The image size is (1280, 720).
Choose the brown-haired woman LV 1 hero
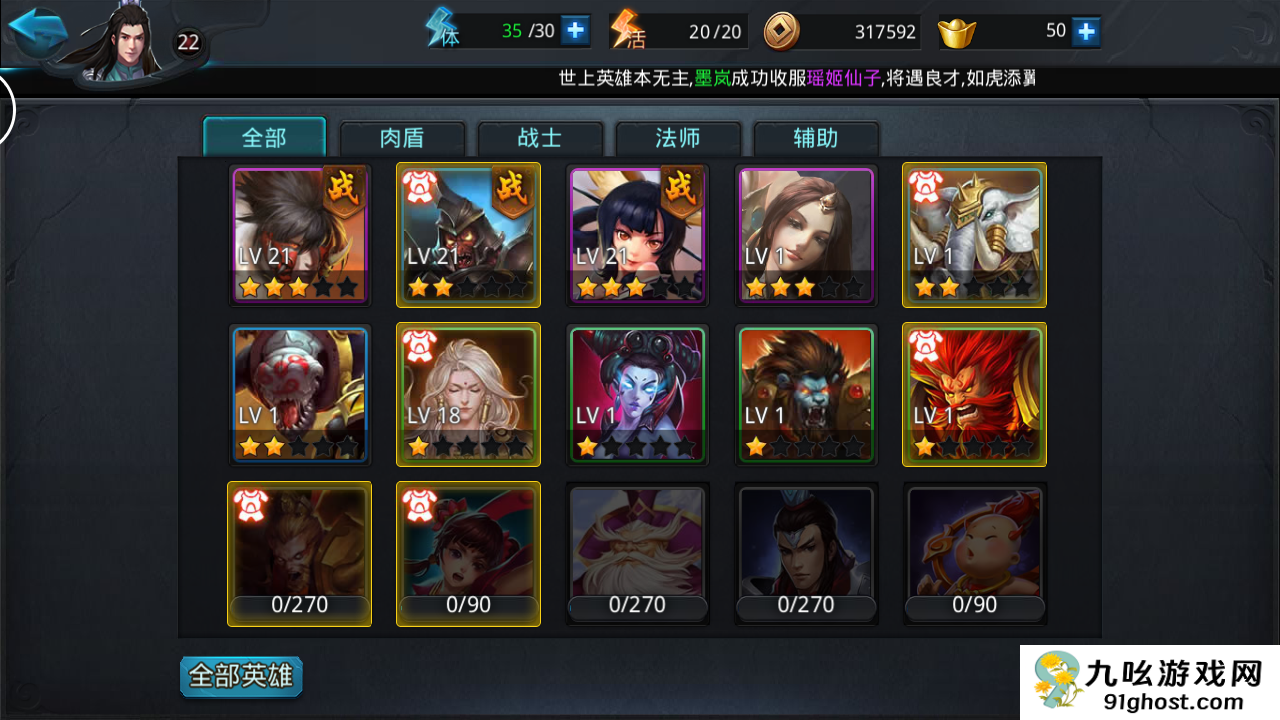click(806, 235)
